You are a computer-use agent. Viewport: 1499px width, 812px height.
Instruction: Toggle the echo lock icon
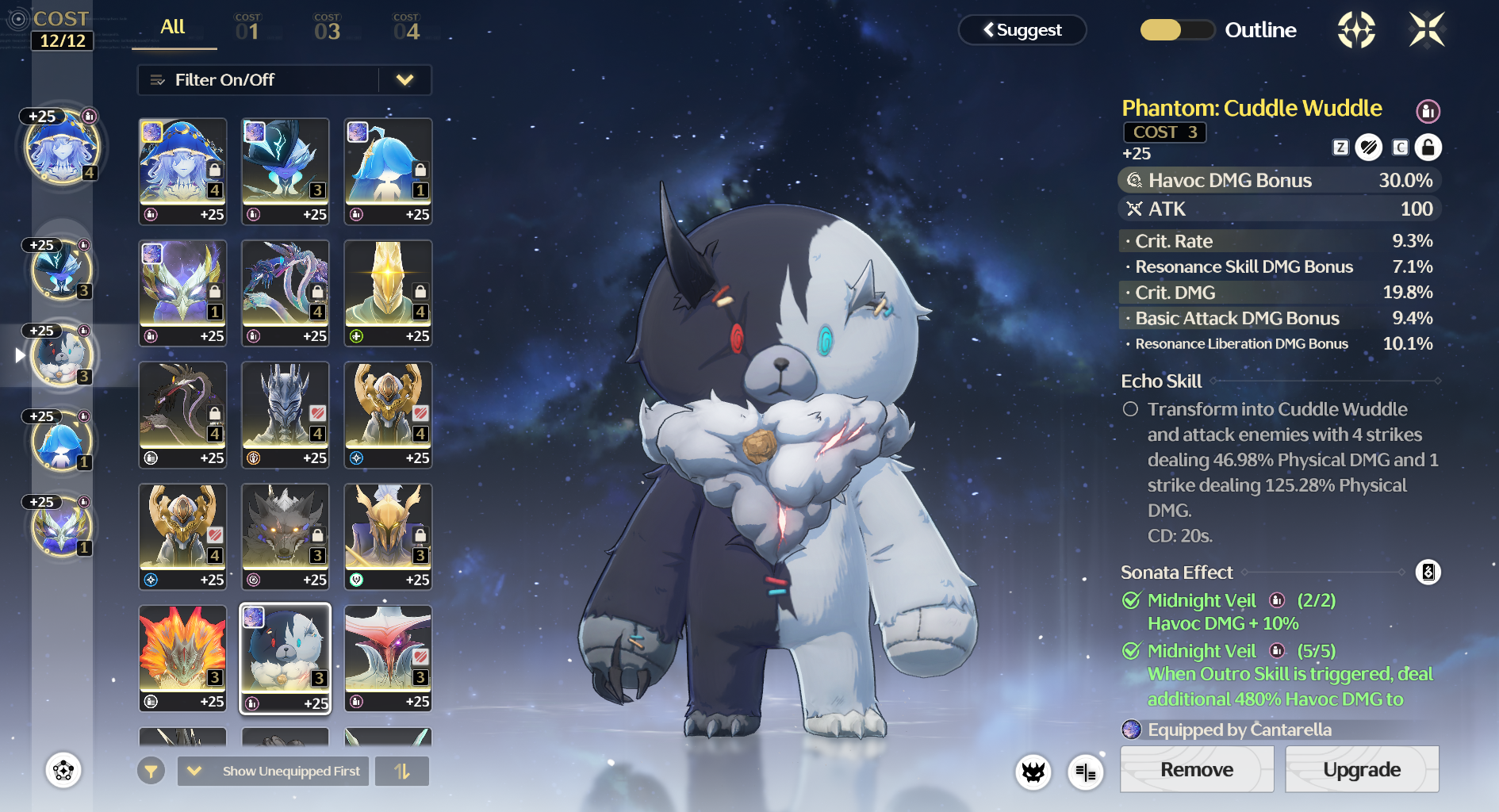pyautogui.click(x=1428, y=147)
